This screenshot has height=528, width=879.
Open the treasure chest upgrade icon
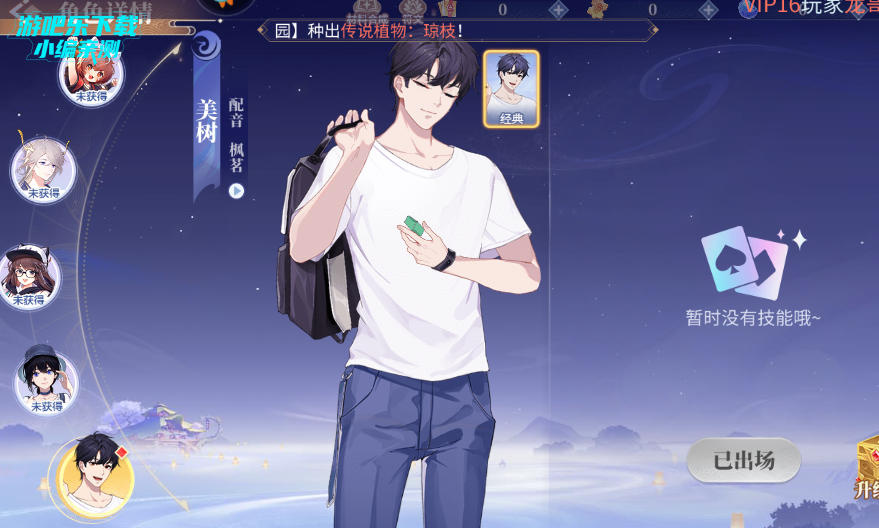click(x=867, y=465)
